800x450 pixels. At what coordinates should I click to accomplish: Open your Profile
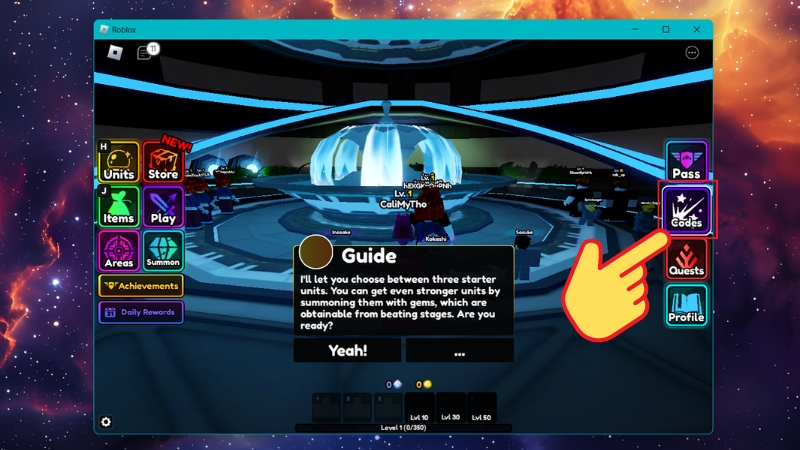[x=686, y=306]
